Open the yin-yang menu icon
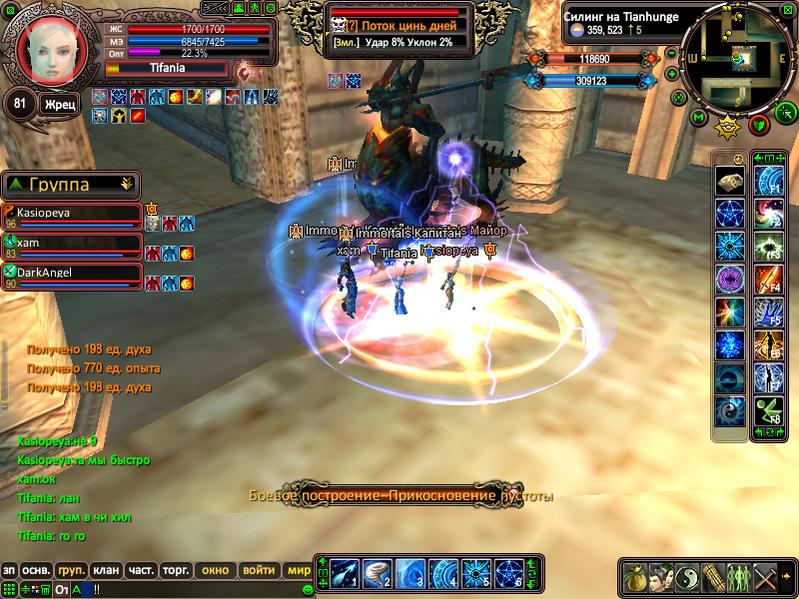 (687, 578)
